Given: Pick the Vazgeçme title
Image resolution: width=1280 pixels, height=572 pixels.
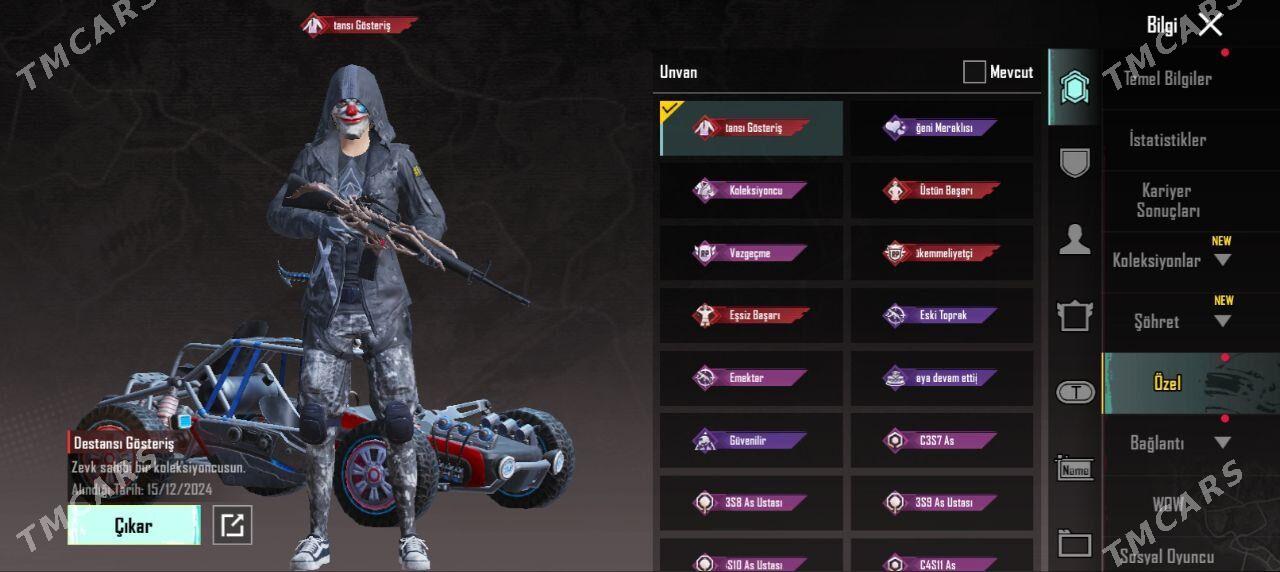Looking at the screenshot, I should tap(751, 253).
